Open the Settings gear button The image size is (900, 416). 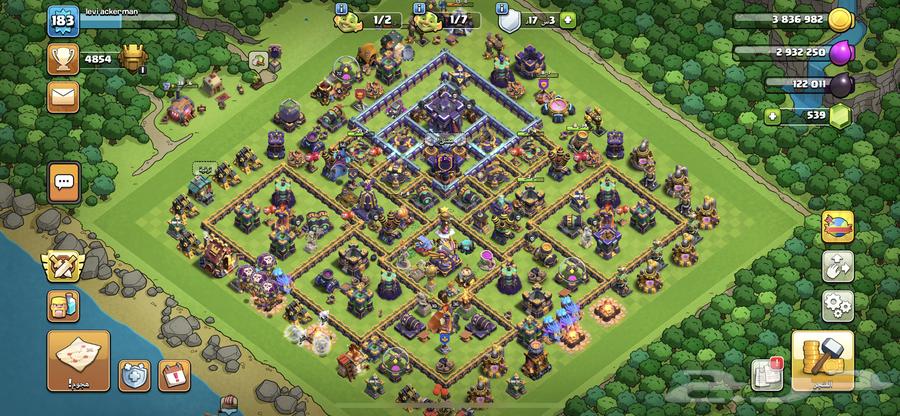tap(837, 303)
